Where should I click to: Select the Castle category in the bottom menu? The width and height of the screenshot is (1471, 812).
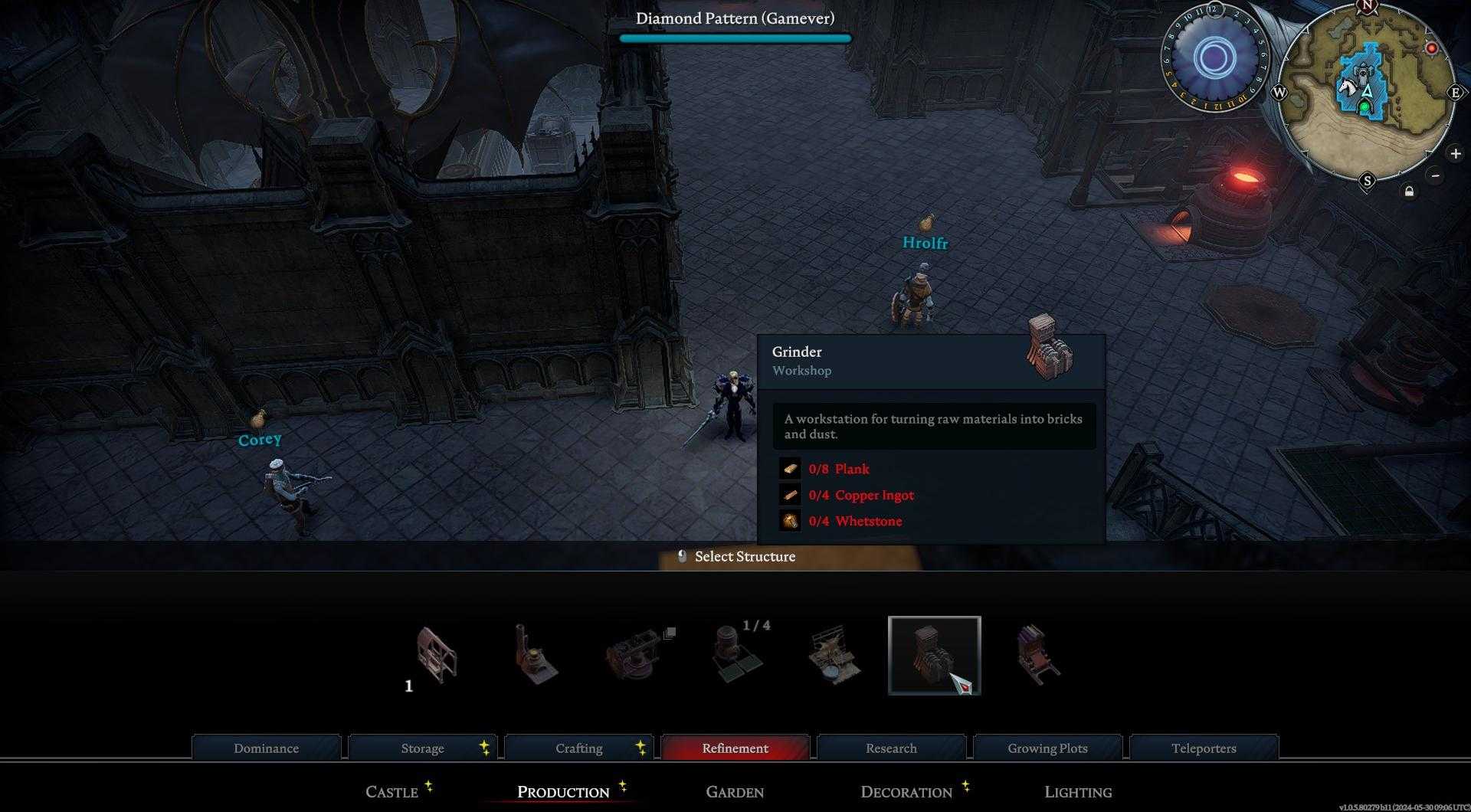tap(393, 791)
